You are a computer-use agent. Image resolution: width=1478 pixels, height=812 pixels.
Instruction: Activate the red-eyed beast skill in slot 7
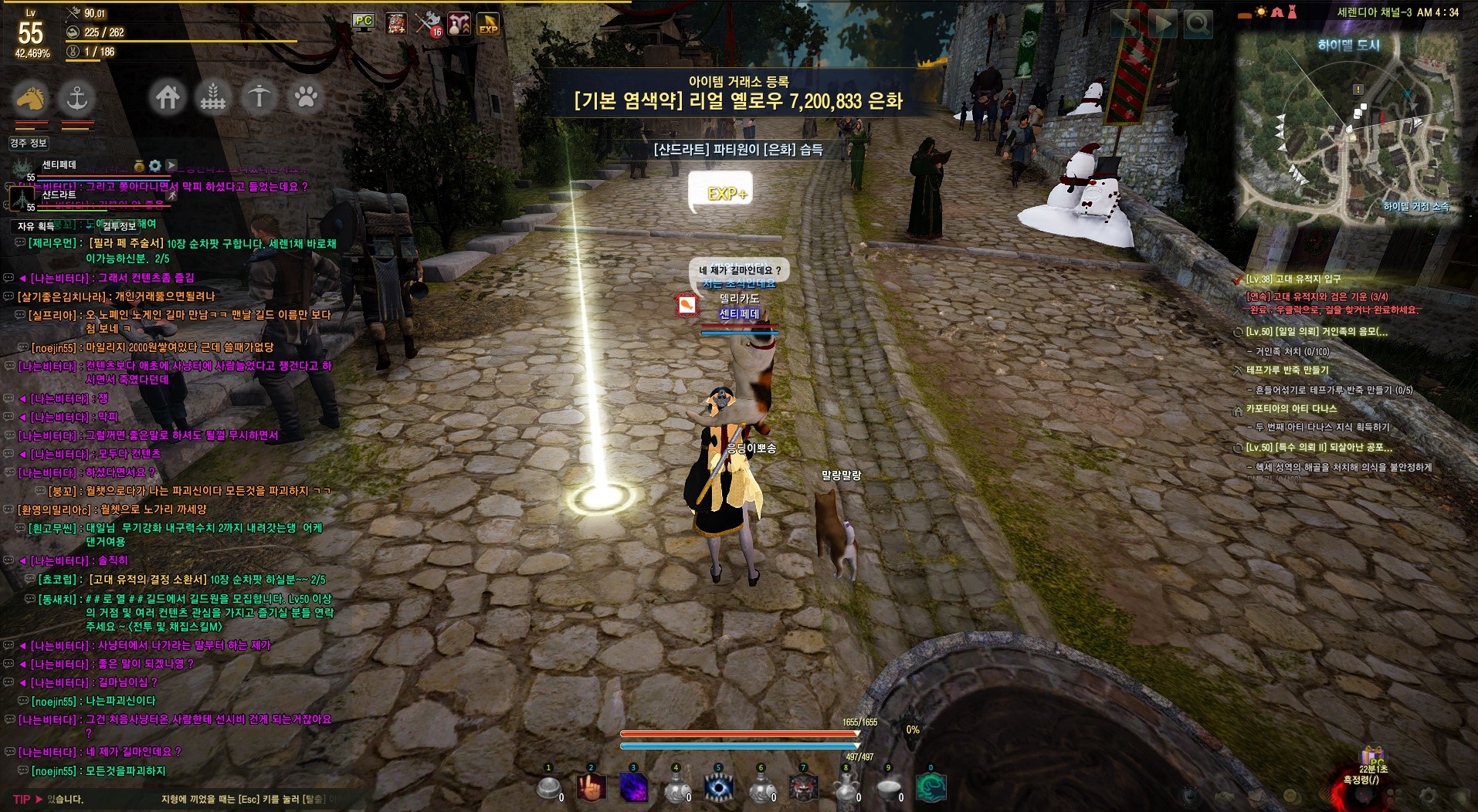click(x=803, y=788)
